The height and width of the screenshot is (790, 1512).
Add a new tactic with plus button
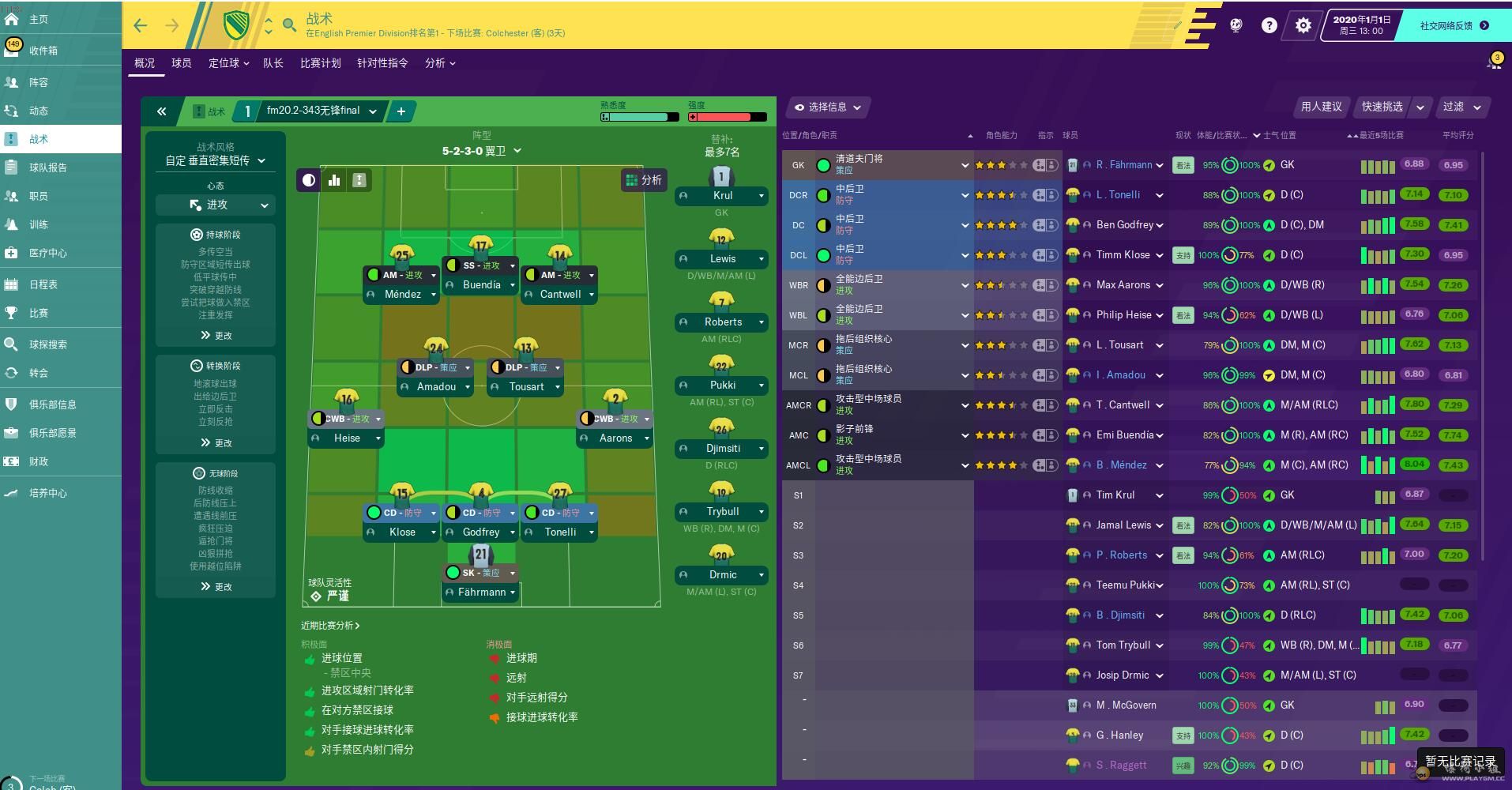click(401, 111)
